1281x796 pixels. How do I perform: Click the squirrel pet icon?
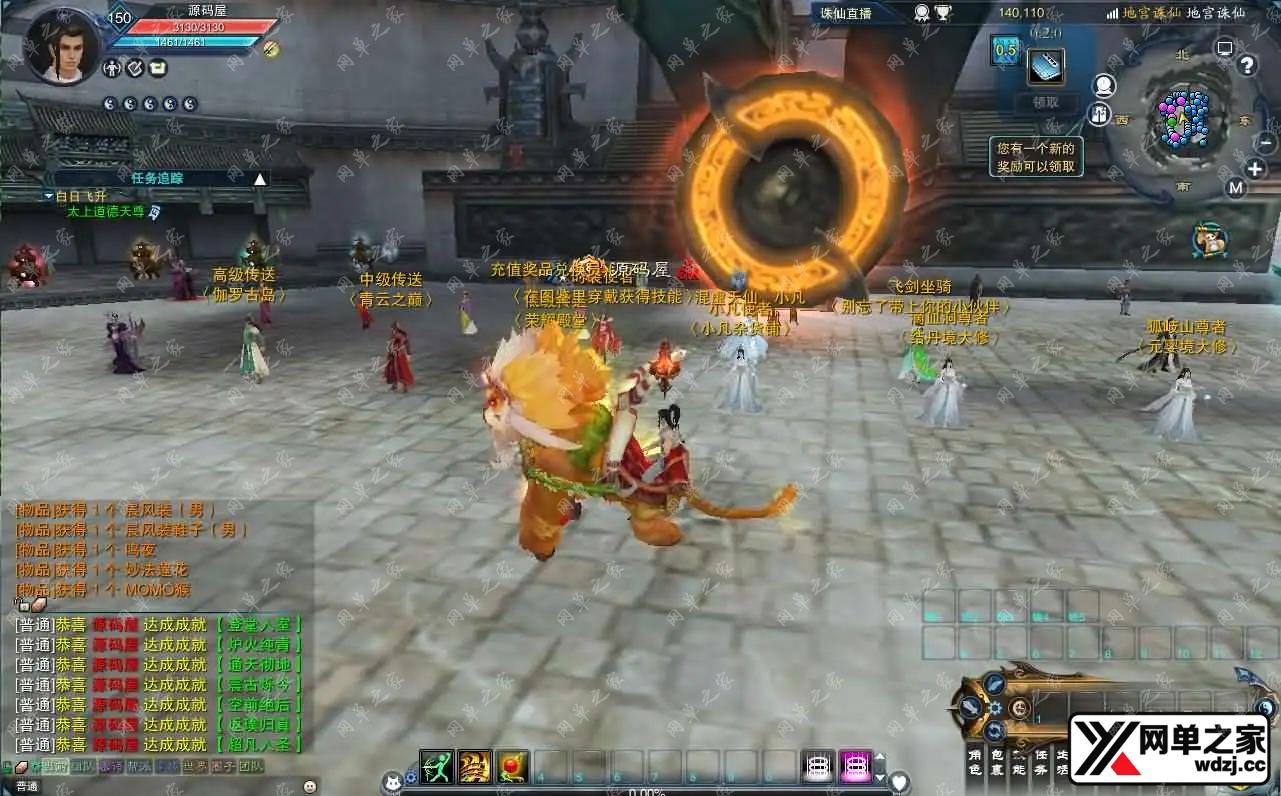[1209, 240]
